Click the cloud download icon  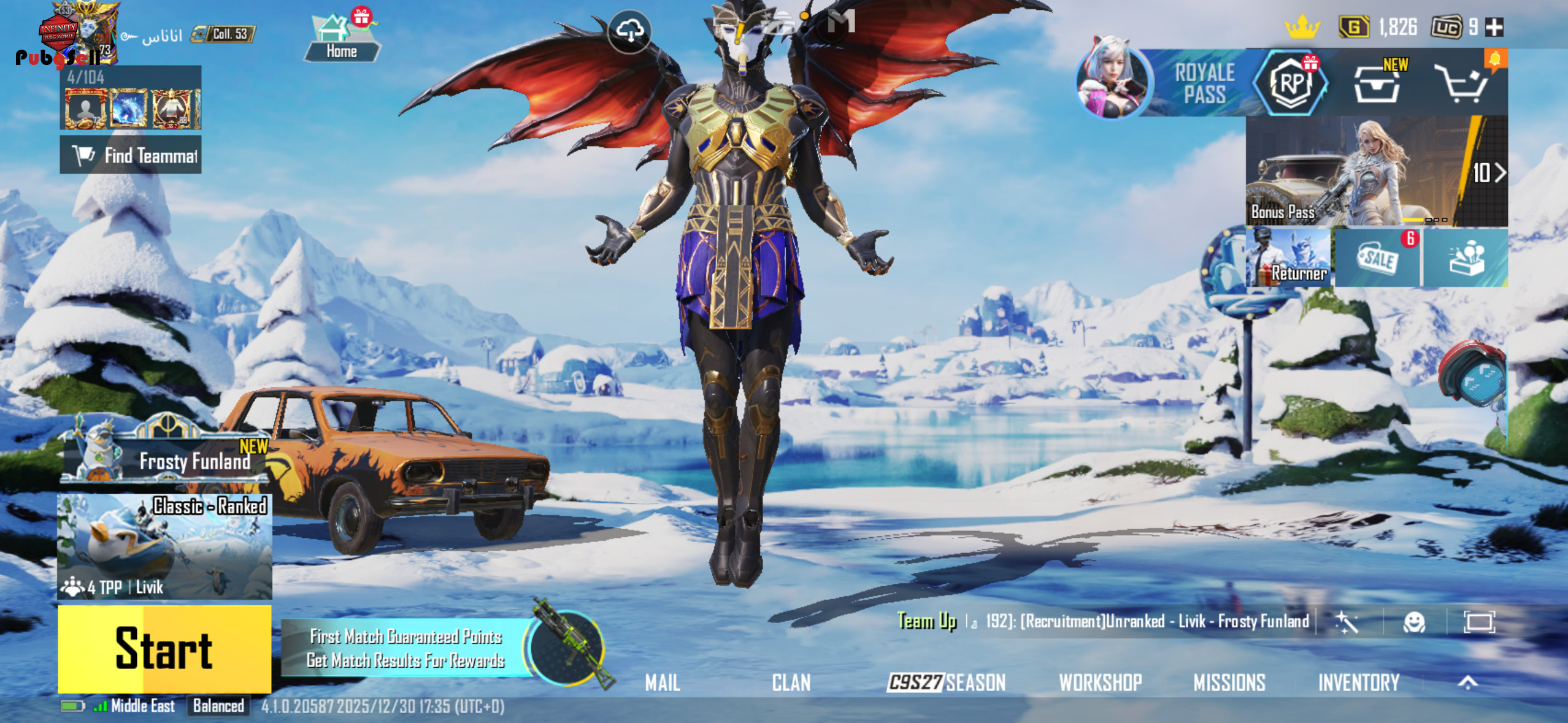click(630, 30)
